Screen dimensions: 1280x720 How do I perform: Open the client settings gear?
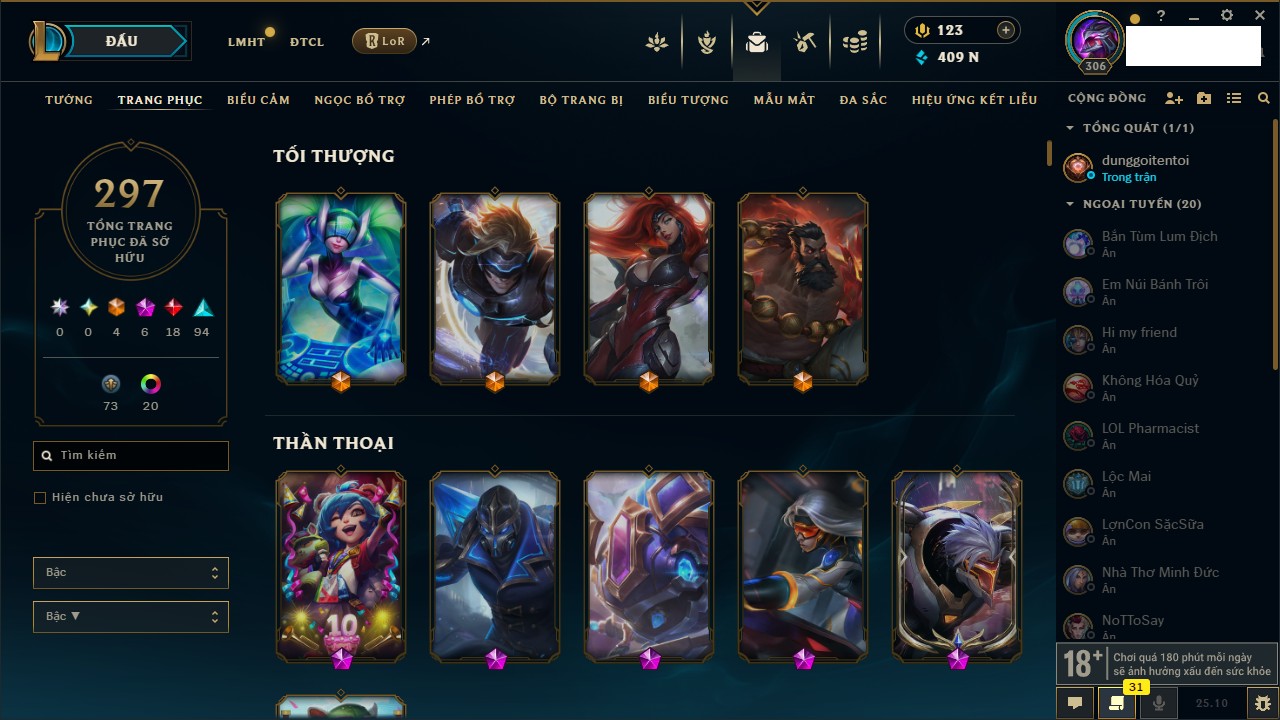pos(1227,16)
